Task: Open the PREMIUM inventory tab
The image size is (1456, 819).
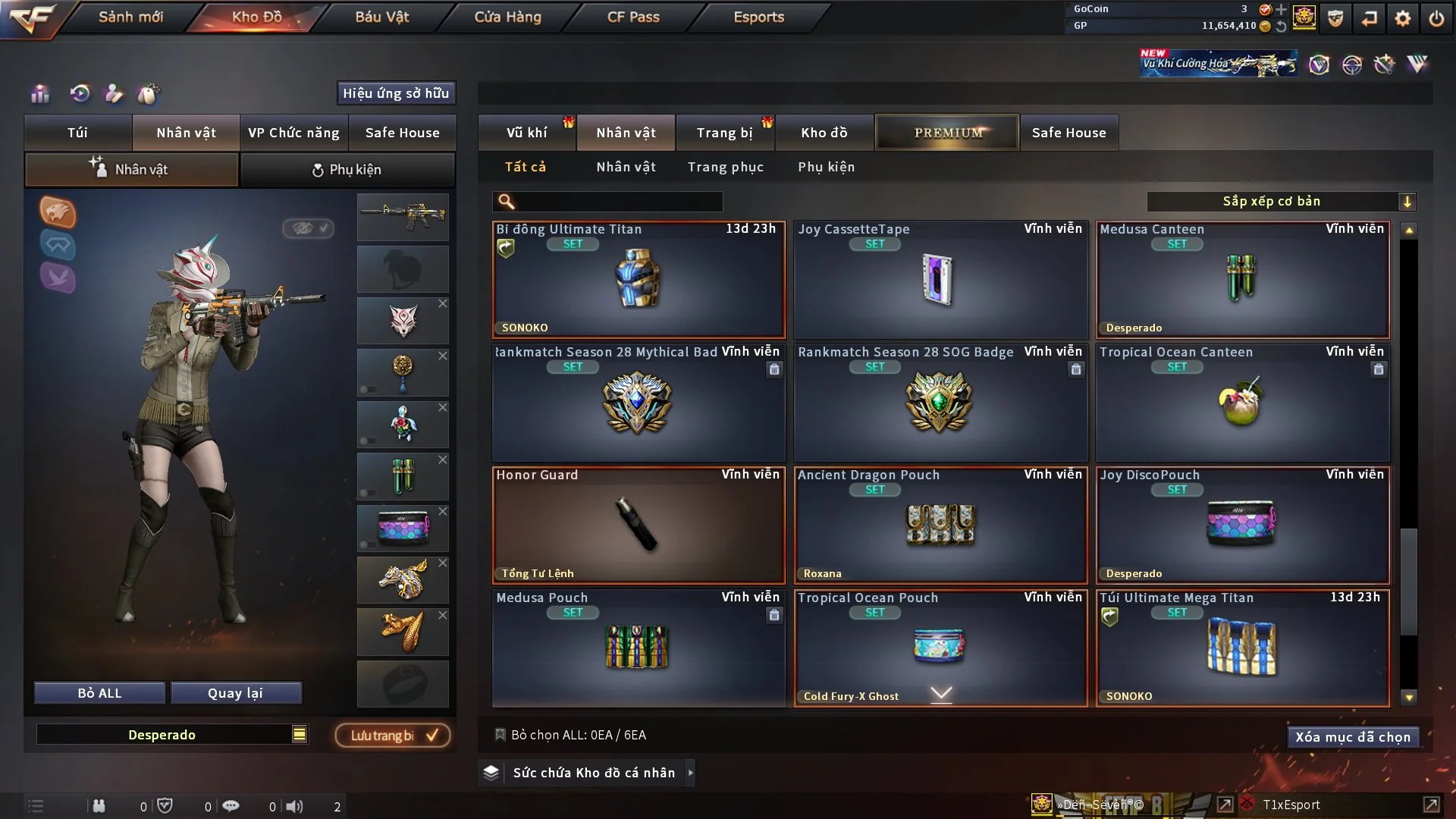Action: 947,133
